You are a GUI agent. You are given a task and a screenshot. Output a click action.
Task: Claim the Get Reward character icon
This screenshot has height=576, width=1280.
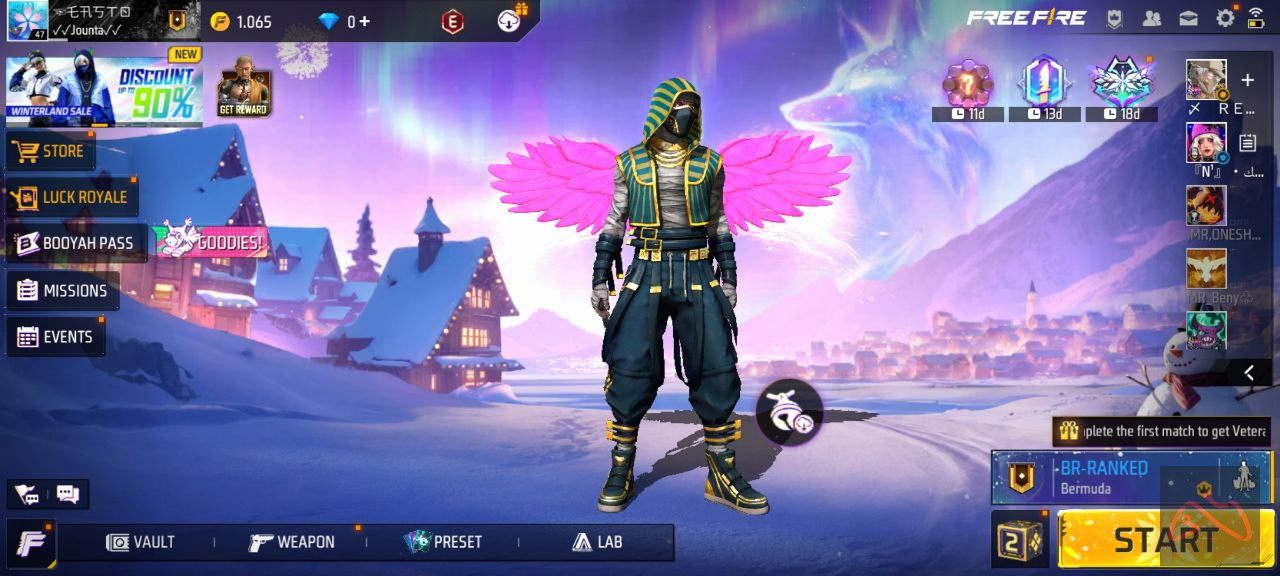click(244, 87)
